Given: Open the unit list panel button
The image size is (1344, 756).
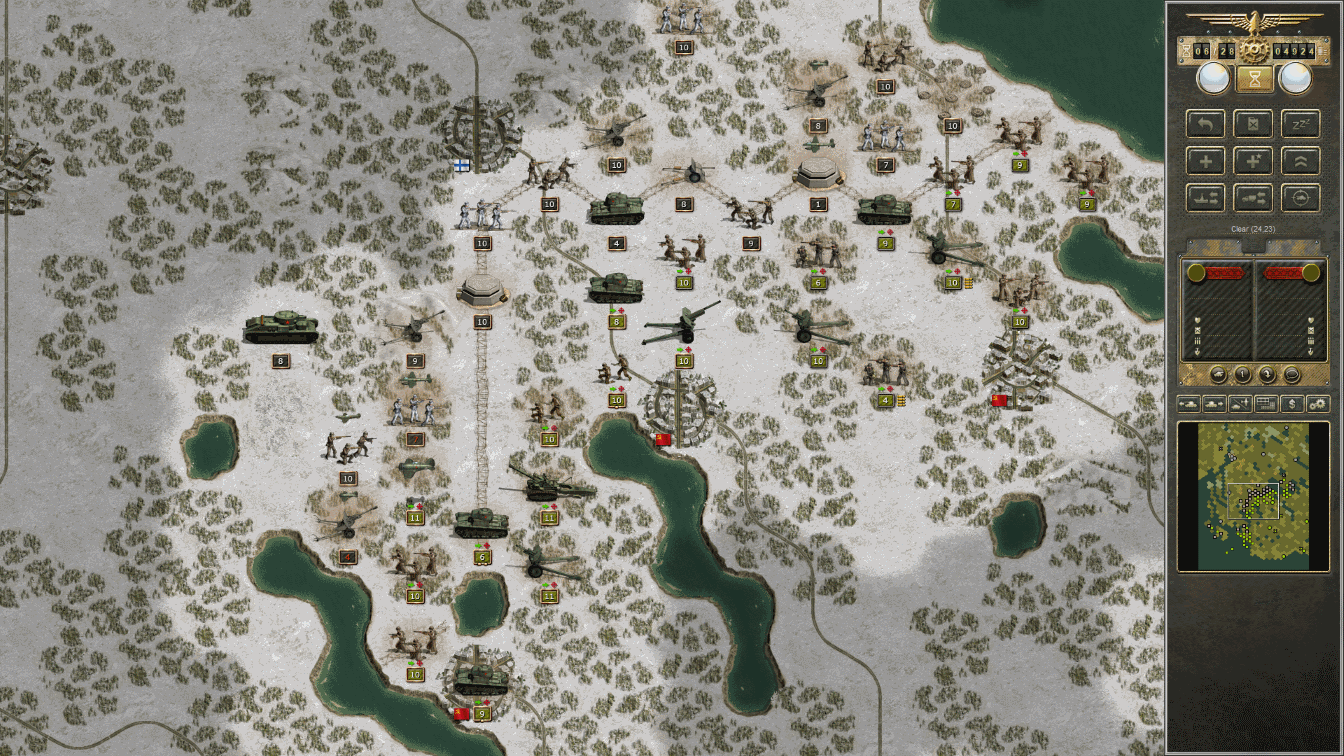Looking at the screenshot, I should coord(1267,404).
